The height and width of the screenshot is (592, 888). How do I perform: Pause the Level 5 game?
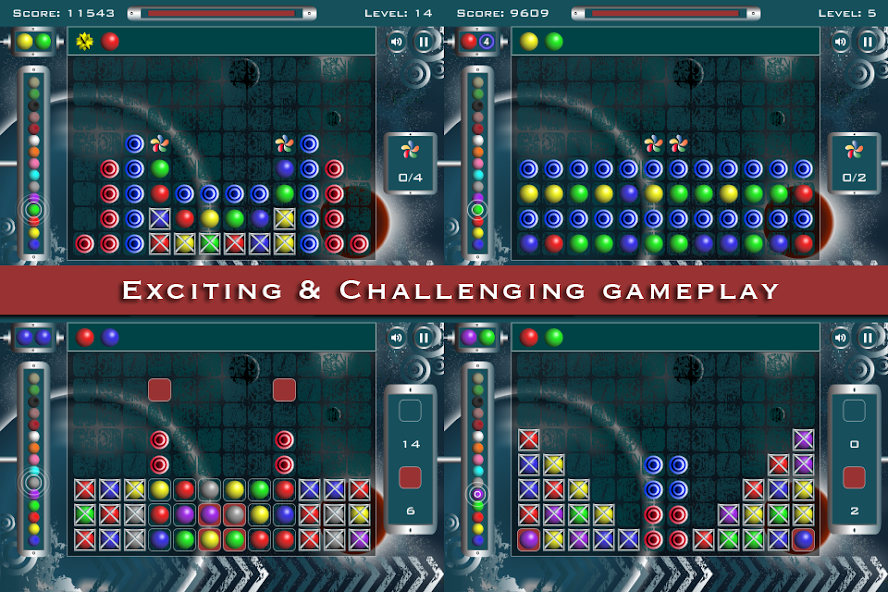pyautogui.click(x=867, y=42)
